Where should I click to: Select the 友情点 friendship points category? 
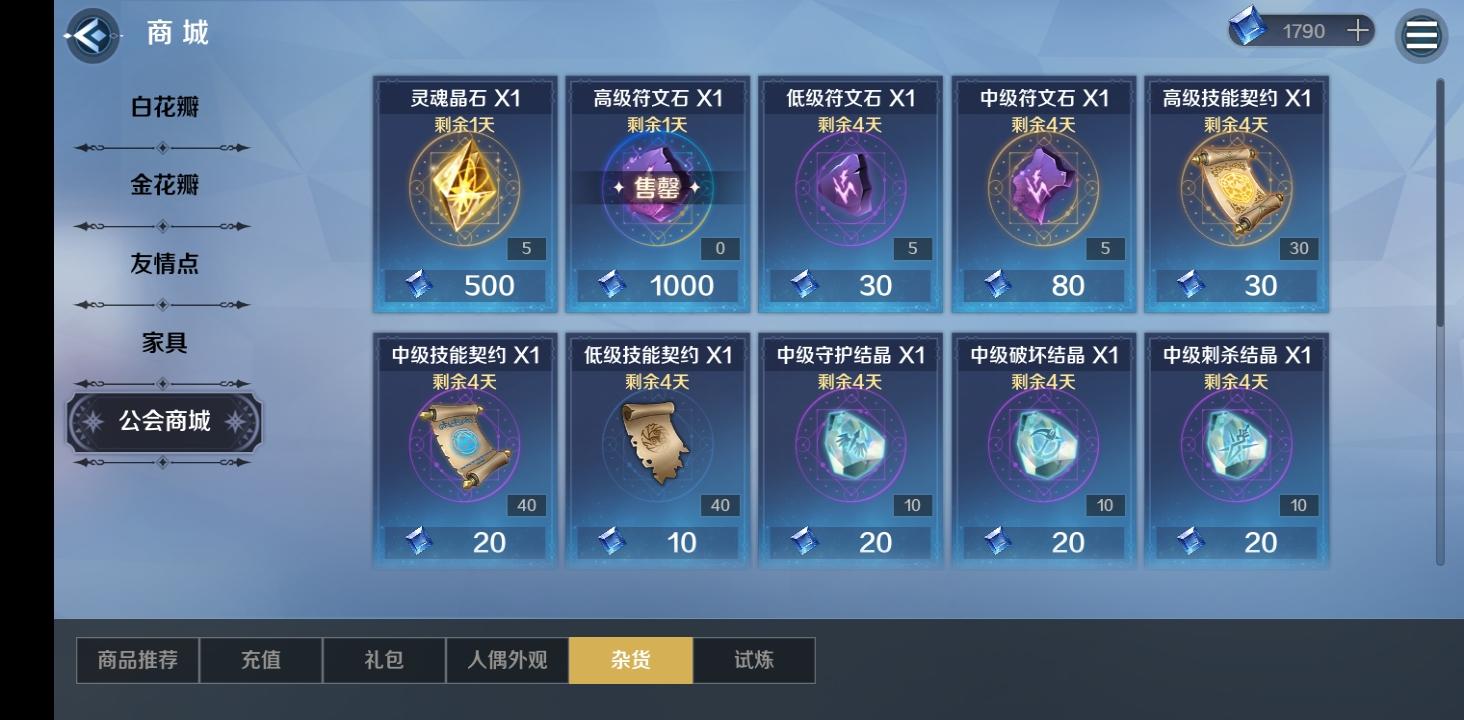coord(162,263)
